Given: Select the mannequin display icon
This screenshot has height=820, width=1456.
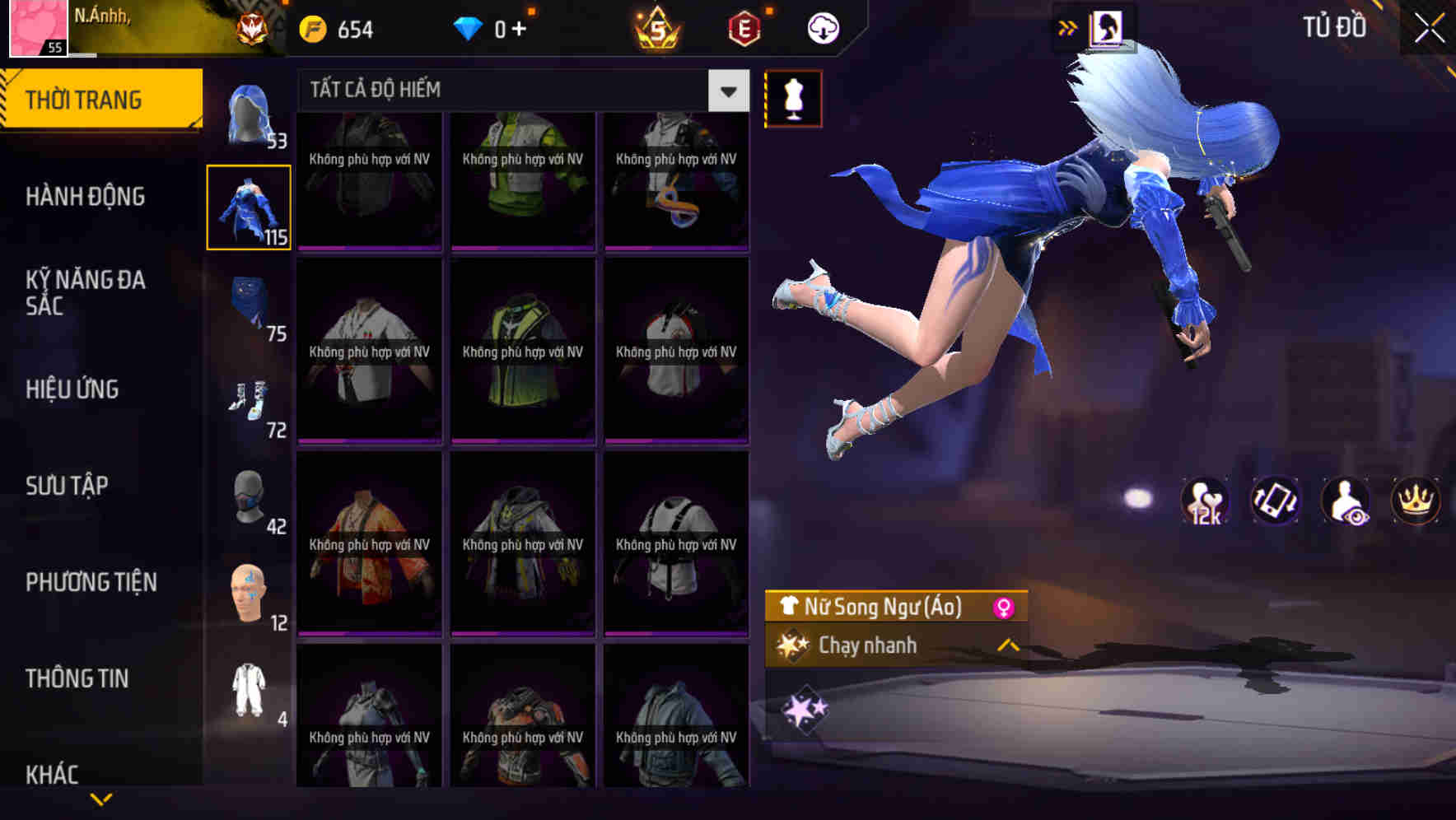Looking at the screenshot, I should (793, 98).
